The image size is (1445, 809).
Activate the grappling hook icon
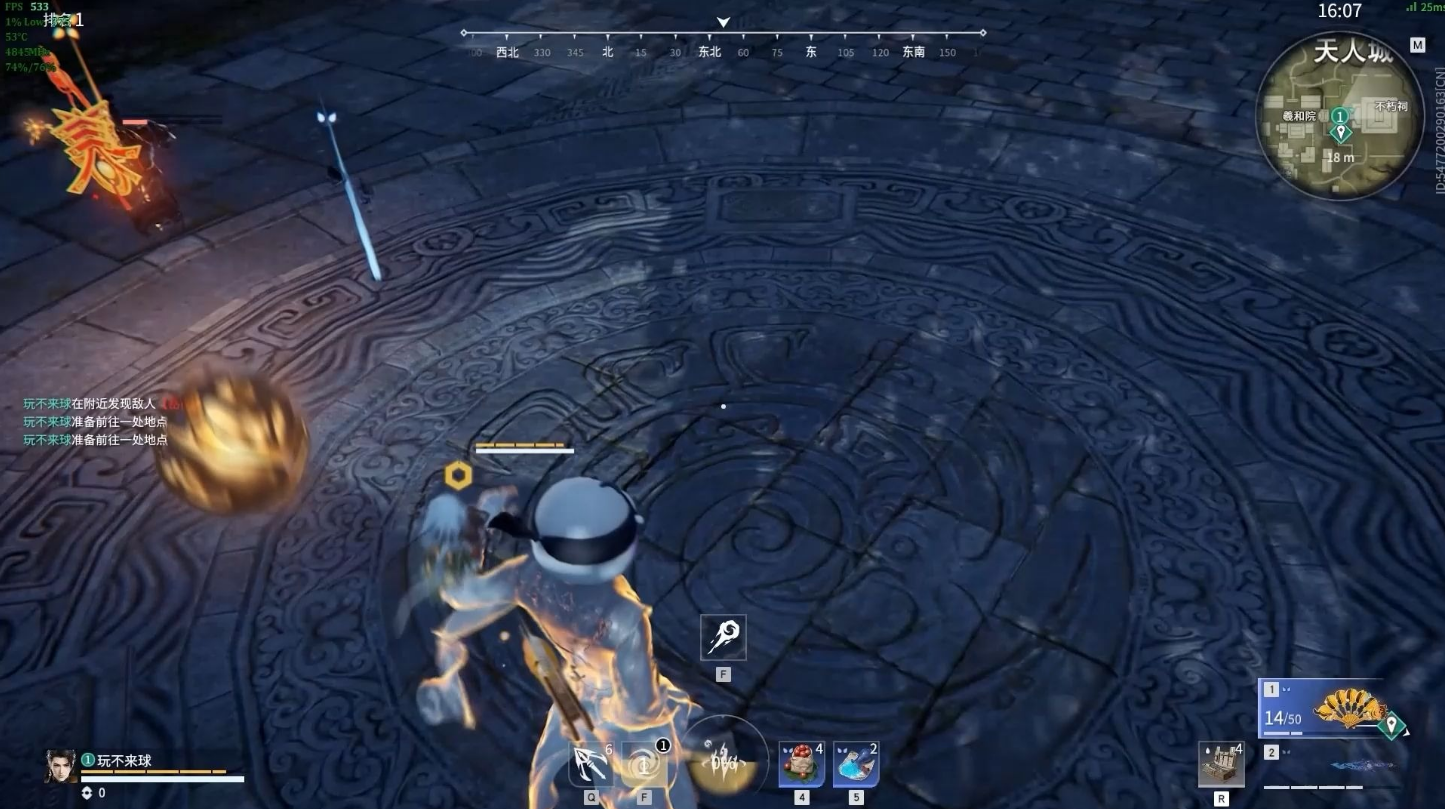590,766
